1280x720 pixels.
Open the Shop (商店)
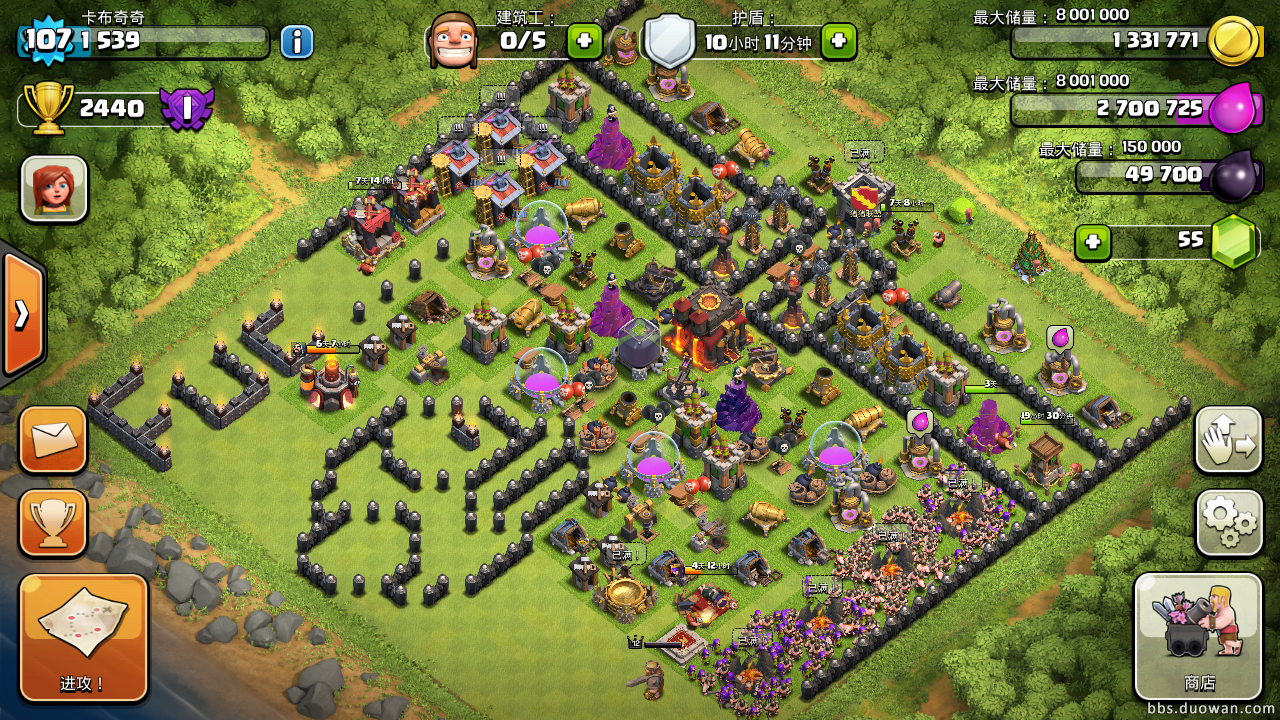1198,637
